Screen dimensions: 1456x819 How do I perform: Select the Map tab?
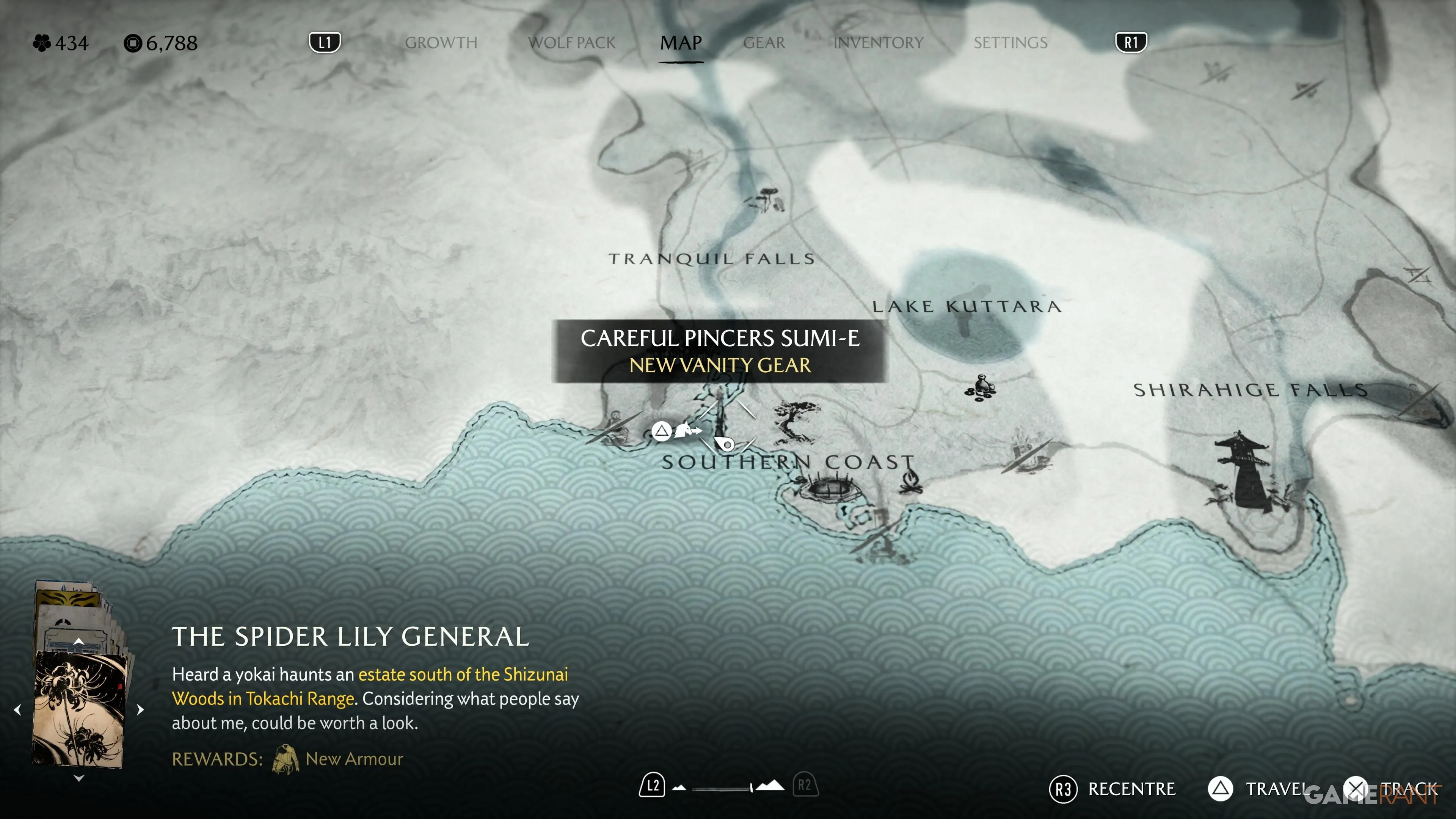pos(681,43)
